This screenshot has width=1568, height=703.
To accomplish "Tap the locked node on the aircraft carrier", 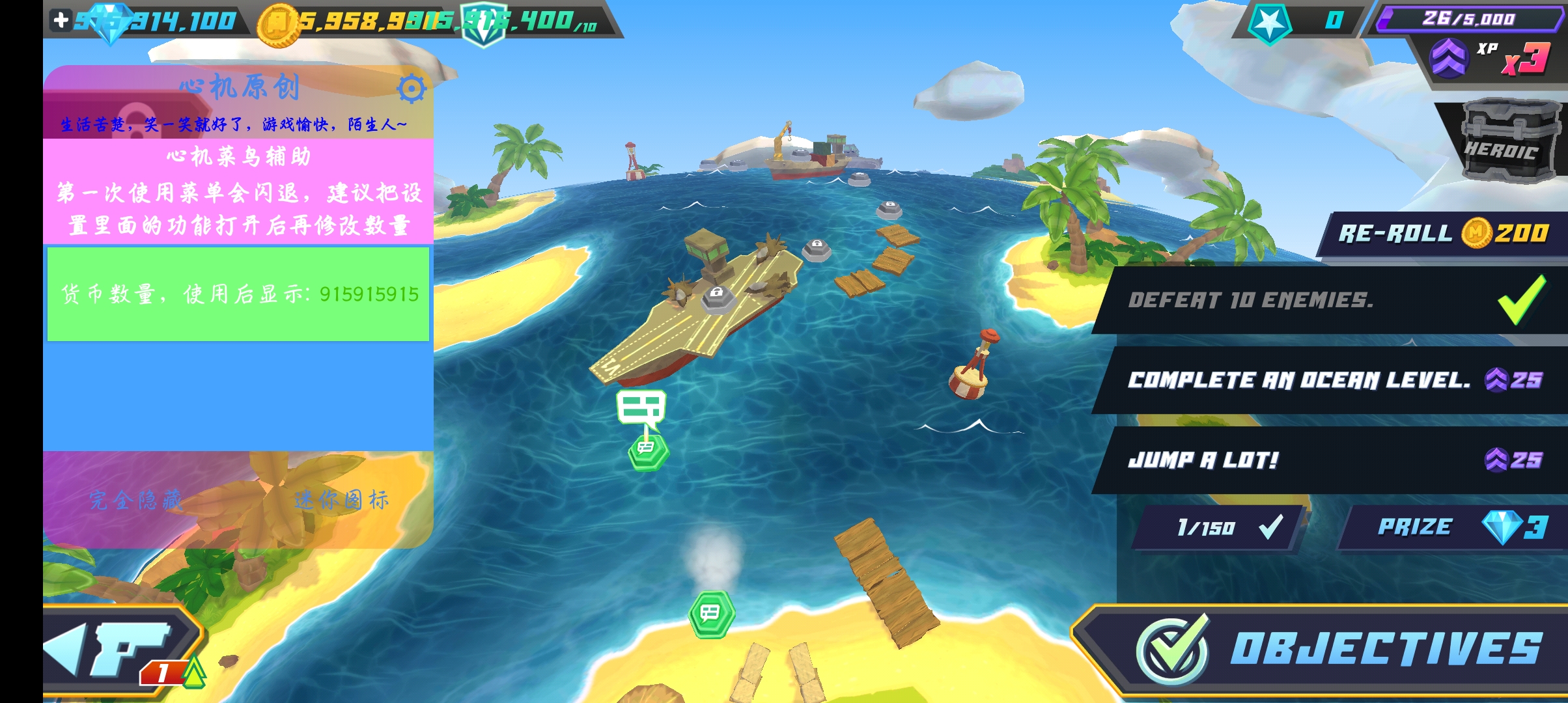I will click(717, 296).
